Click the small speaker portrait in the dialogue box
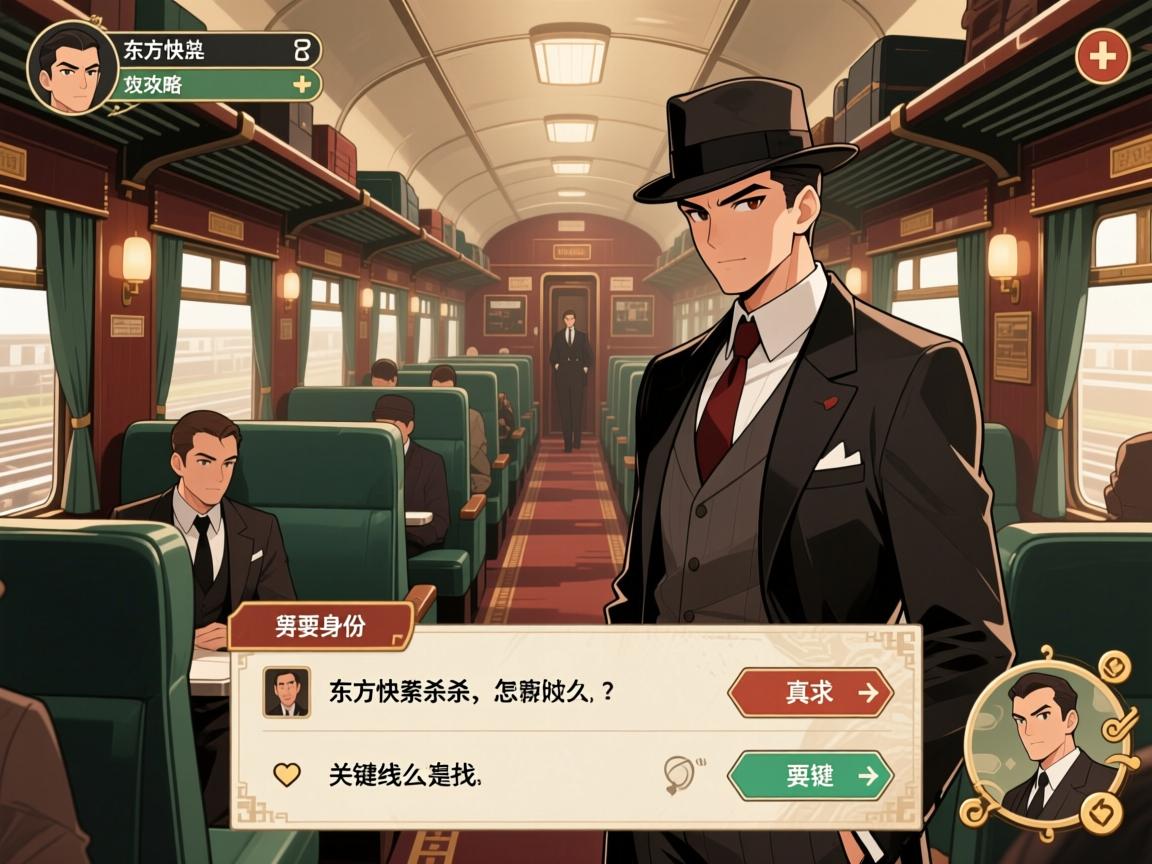Image resolution: width=1152 pixels, height=864 pixels. [x=286, y=692]
